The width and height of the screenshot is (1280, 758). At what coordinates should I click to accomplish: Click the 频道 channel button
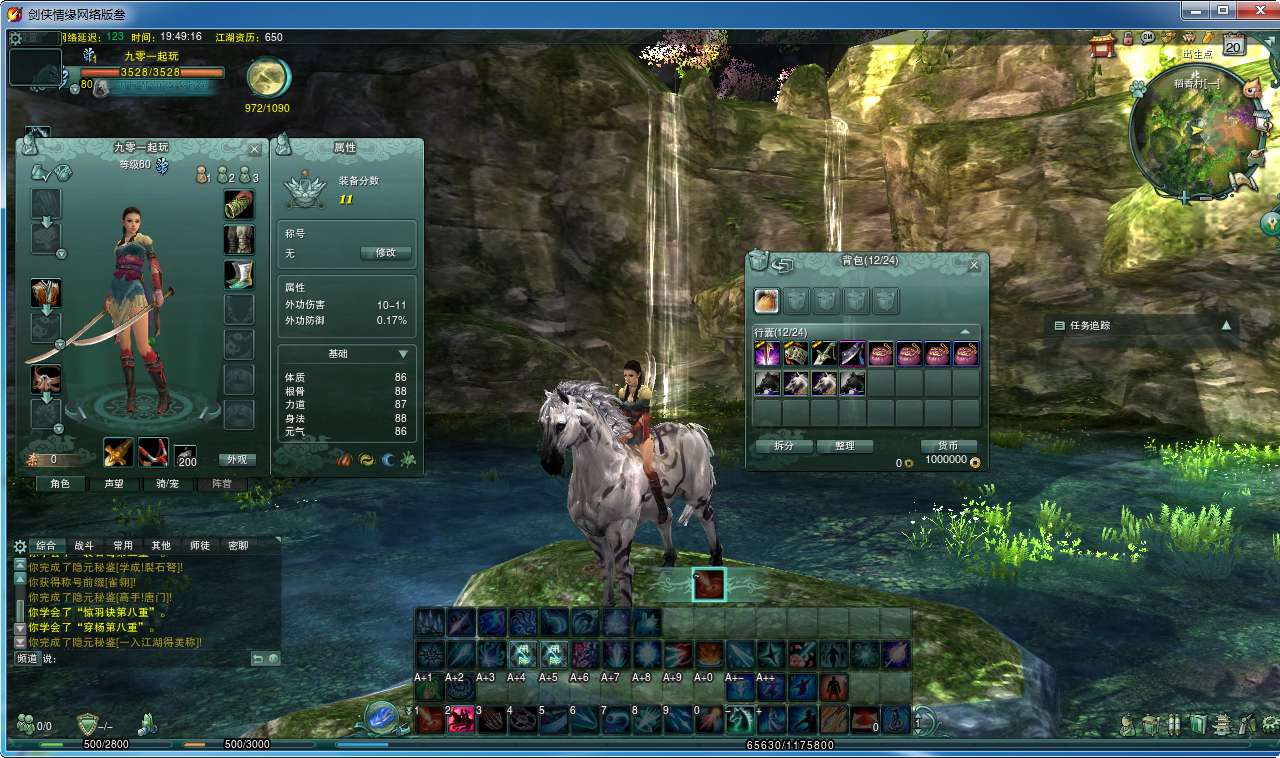[27, 659]
